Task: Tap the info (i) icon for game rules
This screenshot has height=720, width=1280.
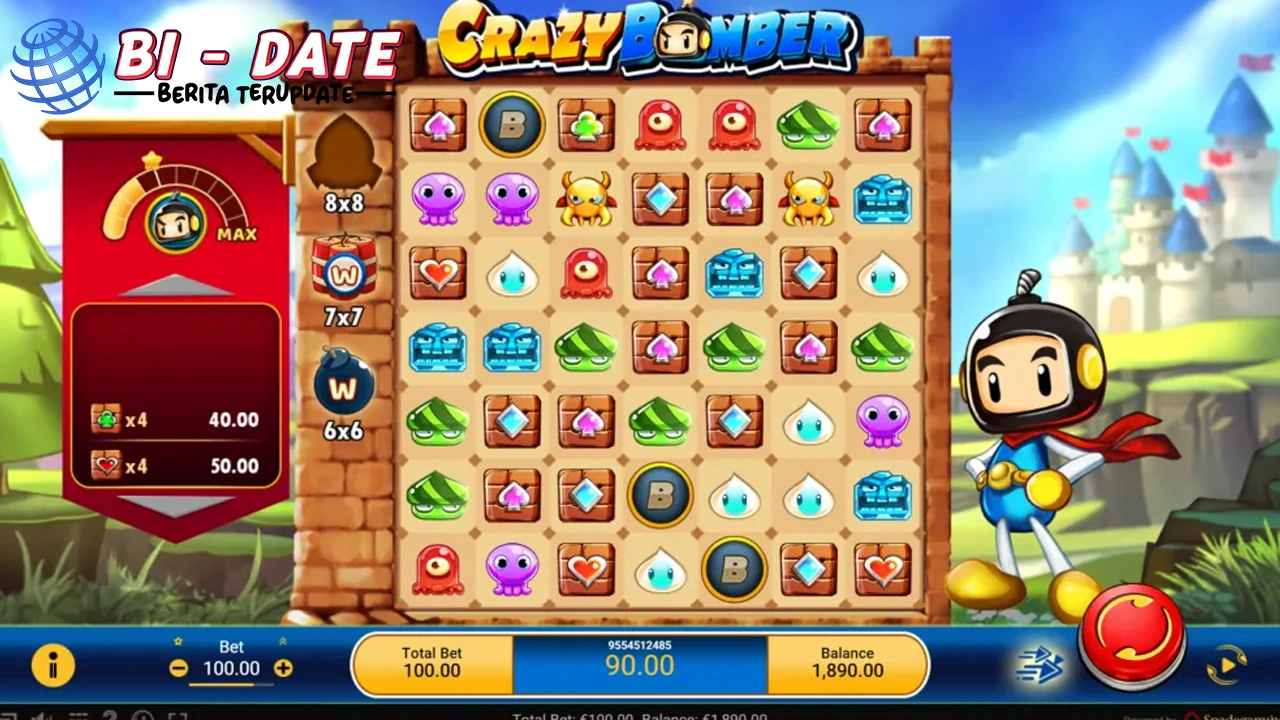Action: pos(55,664)
